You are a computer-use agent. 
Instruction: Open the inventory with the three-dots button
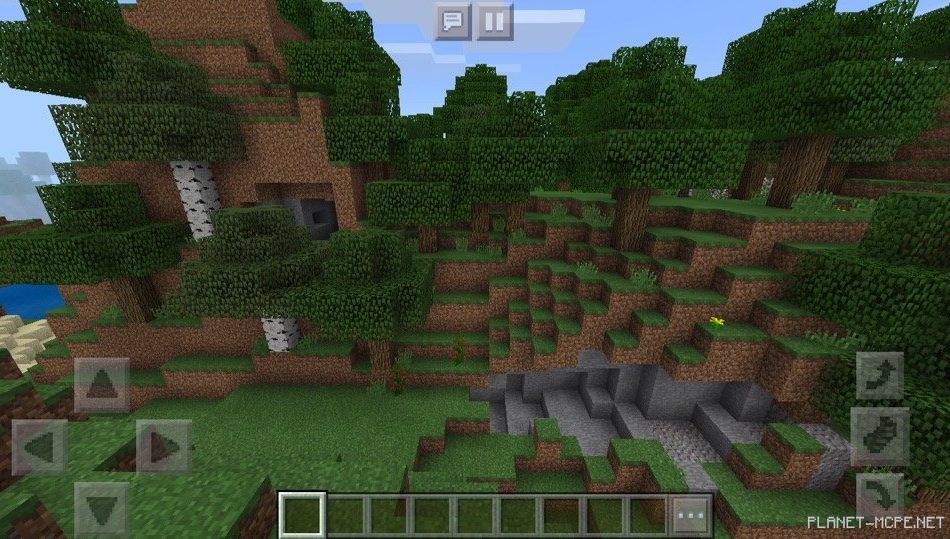coord(691,516)
